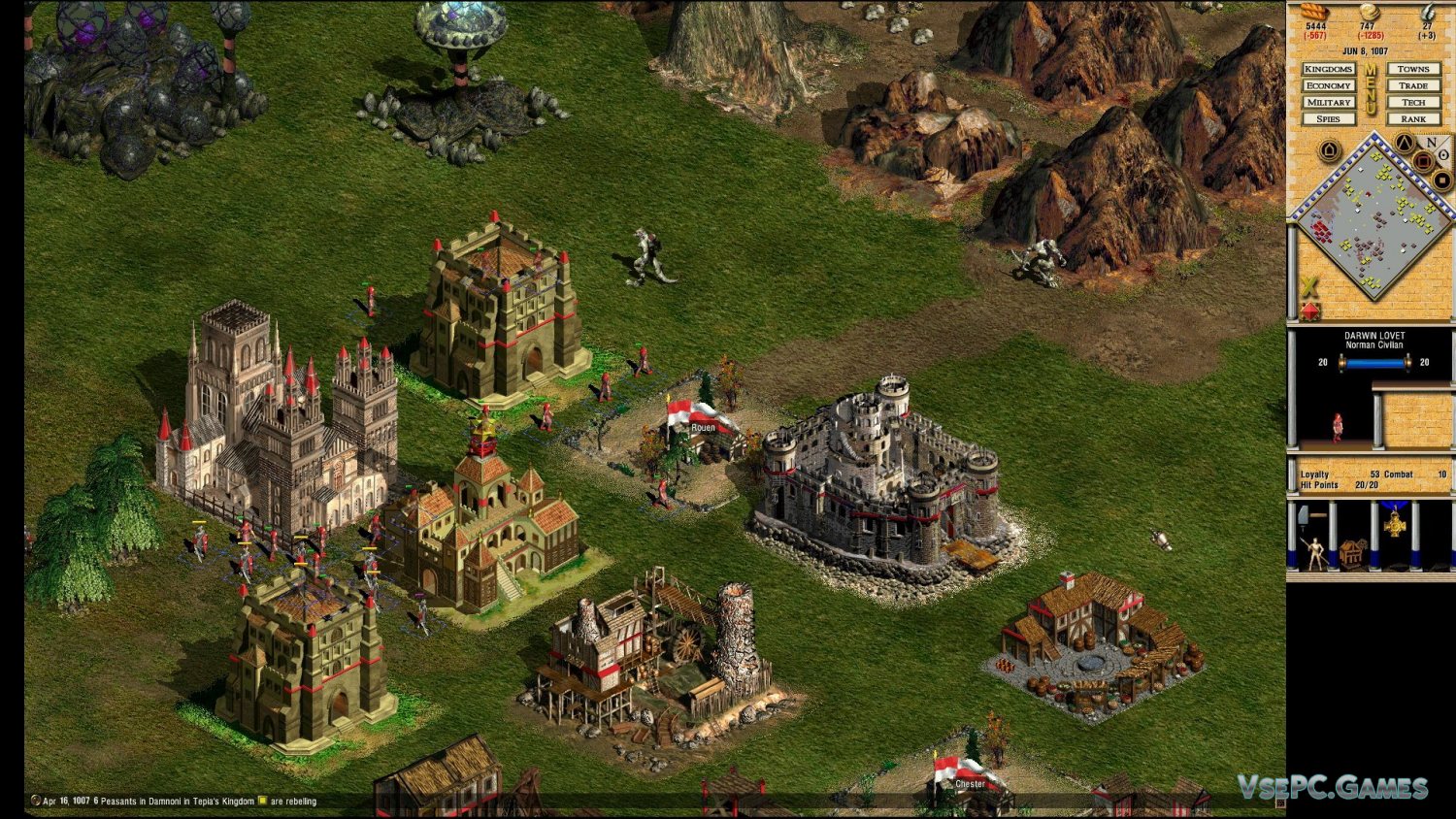Click the golden X icon below the minimap
This screenshot has width=1456, height=819.
click(1309, 286)
